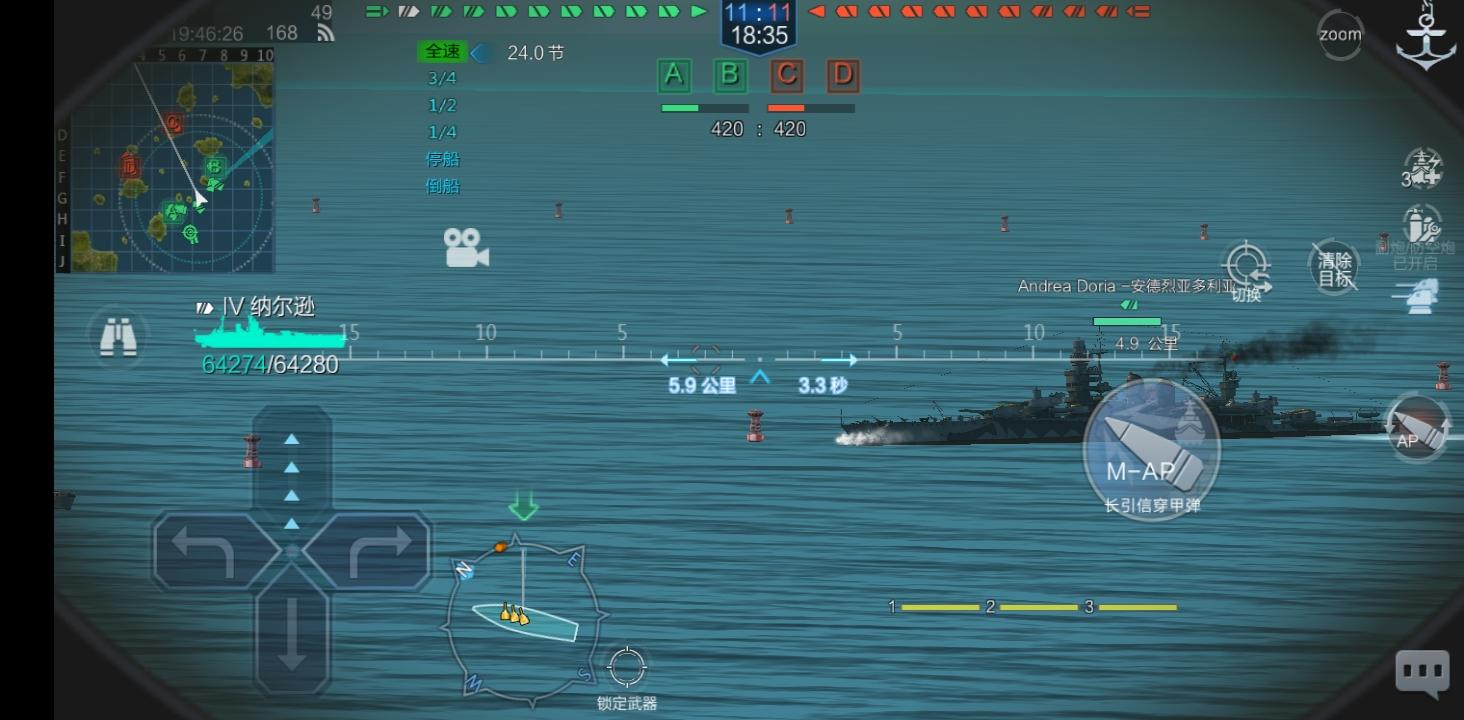1464x720 pixels.
Task: Open the binoculars sniper view
Action: click(119, 338)
